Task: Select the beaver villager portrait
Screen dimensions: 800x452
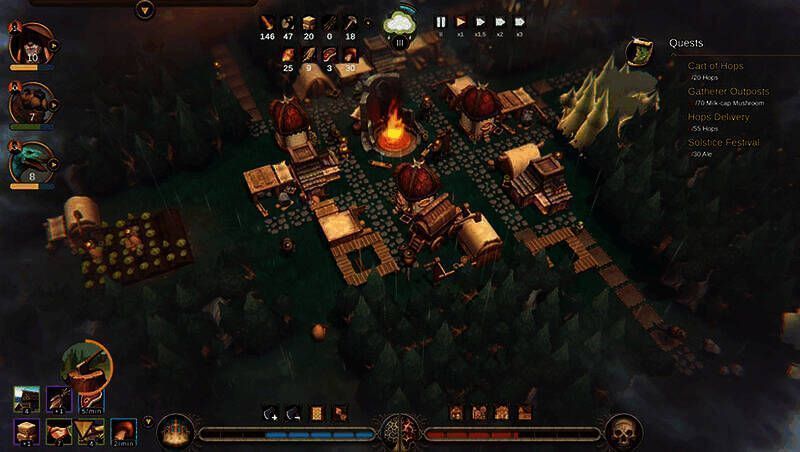Action: 31,104
